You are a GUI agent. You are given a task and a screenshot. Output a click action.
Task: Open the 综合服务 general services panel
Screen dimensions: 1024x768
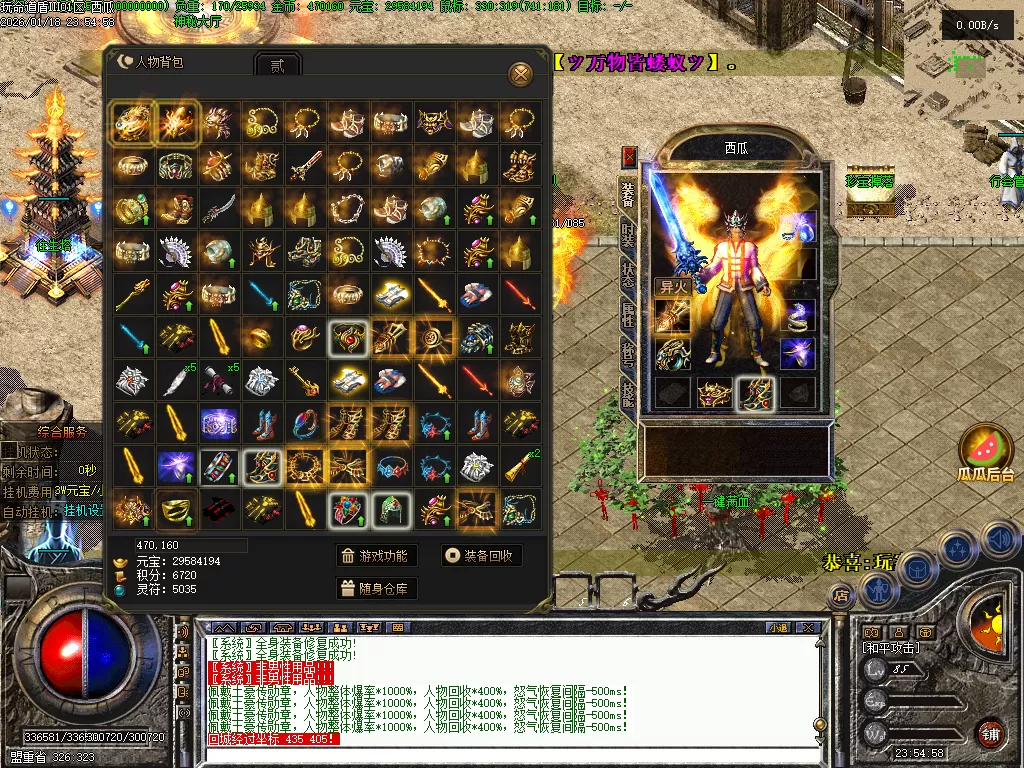[x=63, y=432]
